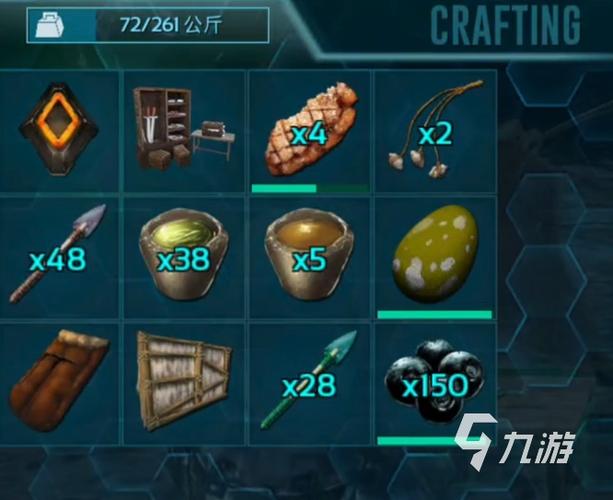This screenshot has height=500, width=613.
Task: Select the green-tipped arrows stack of 28
Action: click(309, 383)
